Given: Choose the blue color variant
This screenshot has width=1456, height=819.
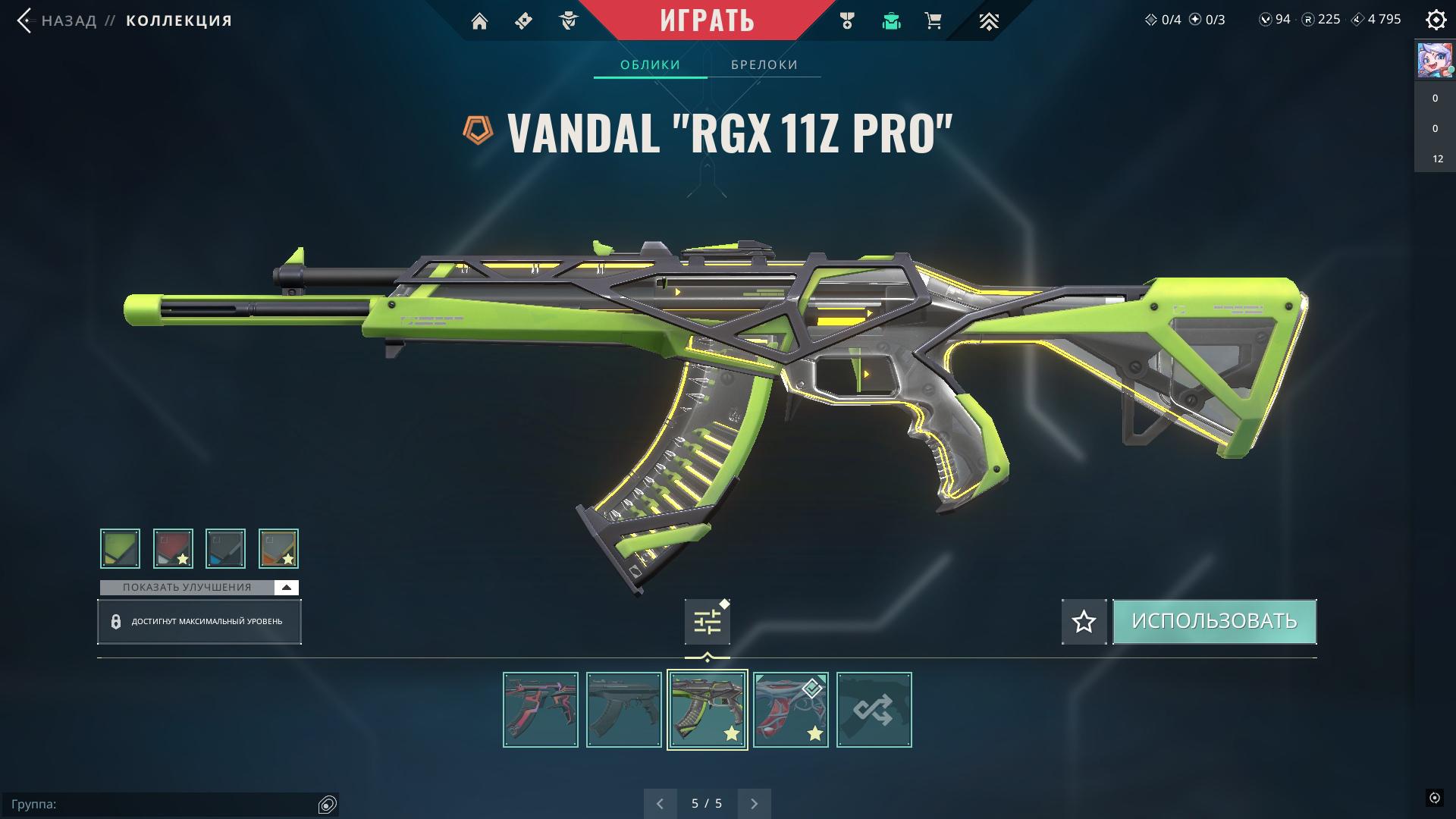Looking at the screenshot, I should tap(225, 548).
